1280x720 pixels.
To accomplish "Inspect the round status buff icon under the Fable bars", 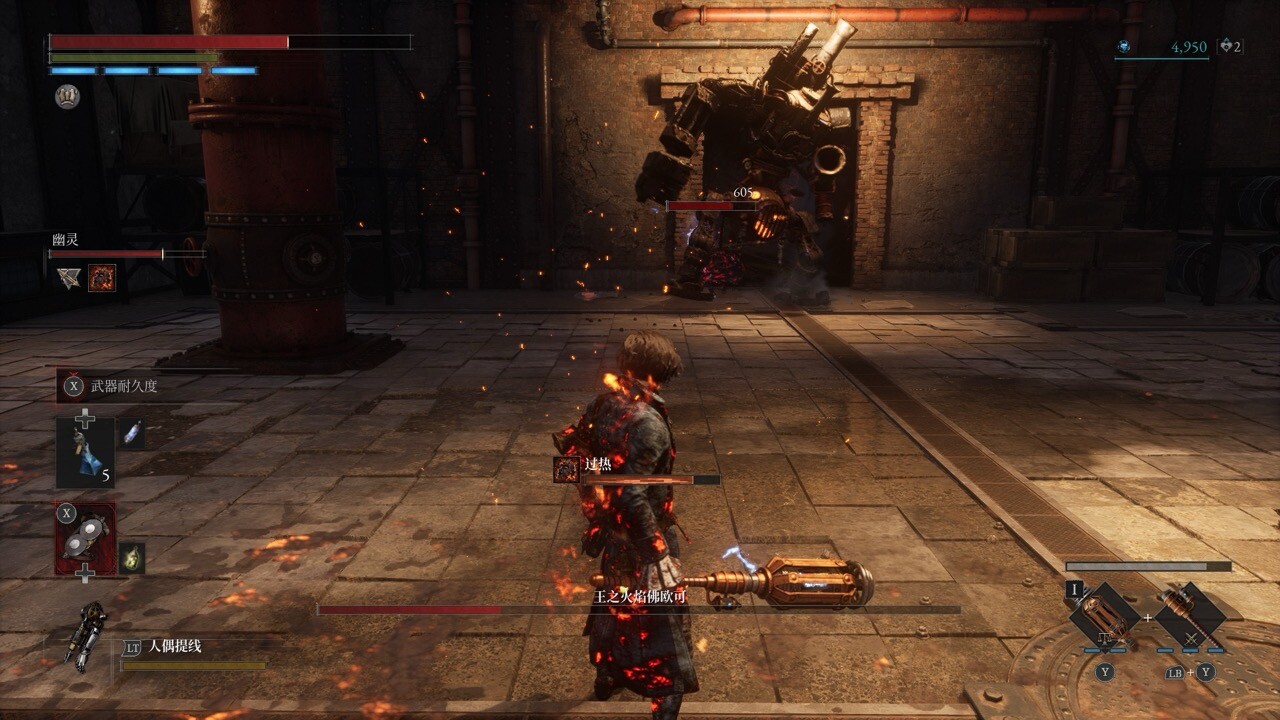I will click(x=67, y=96).
